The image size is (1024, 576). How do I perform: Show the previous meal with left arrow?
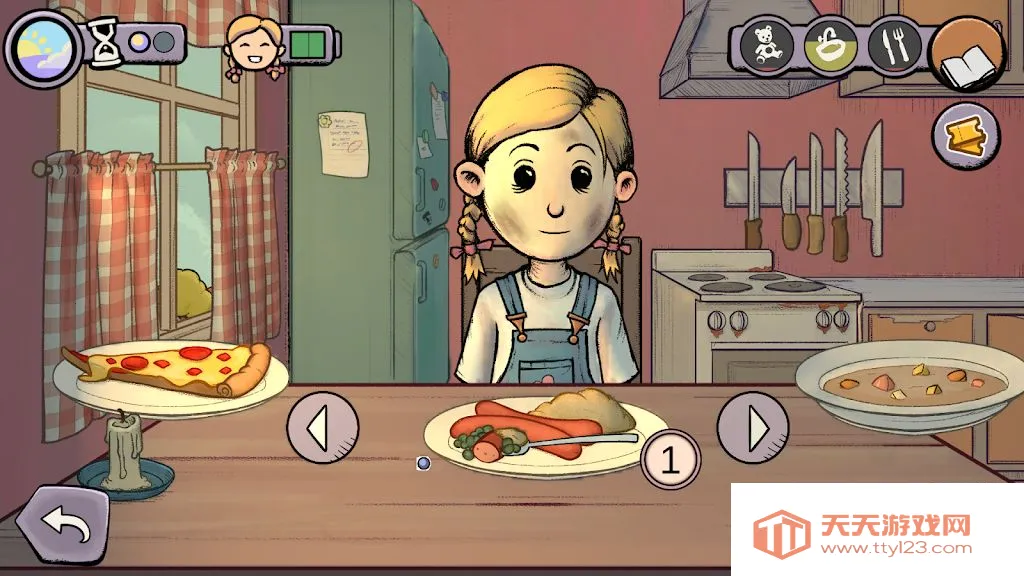pos(322,428)
